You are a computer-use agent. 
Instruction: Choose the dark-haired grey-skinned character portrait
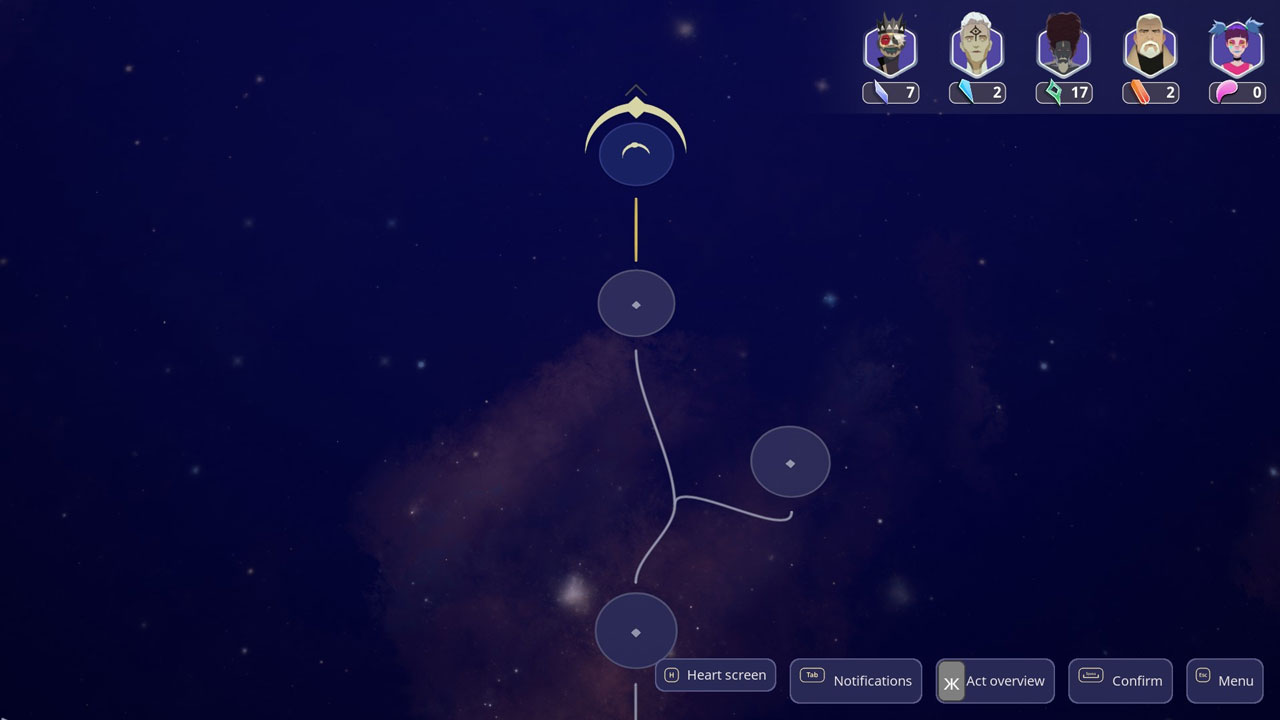click(x=1063, y=48)
